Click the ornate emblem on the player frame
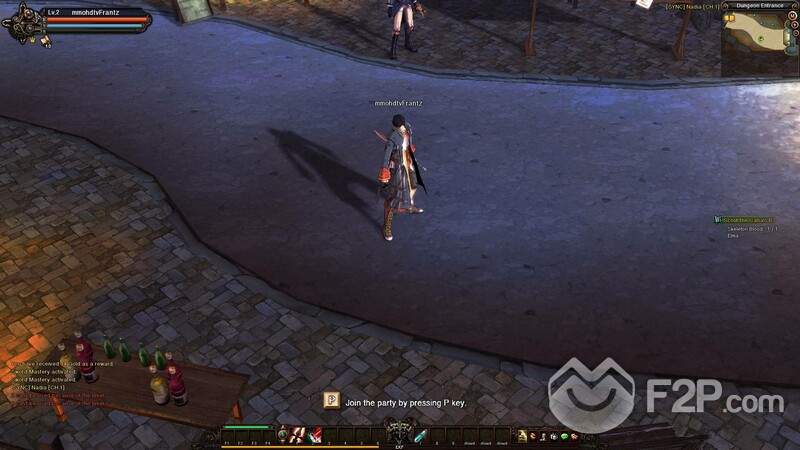Screen dimensions: 800x450 tap(23, 22)
